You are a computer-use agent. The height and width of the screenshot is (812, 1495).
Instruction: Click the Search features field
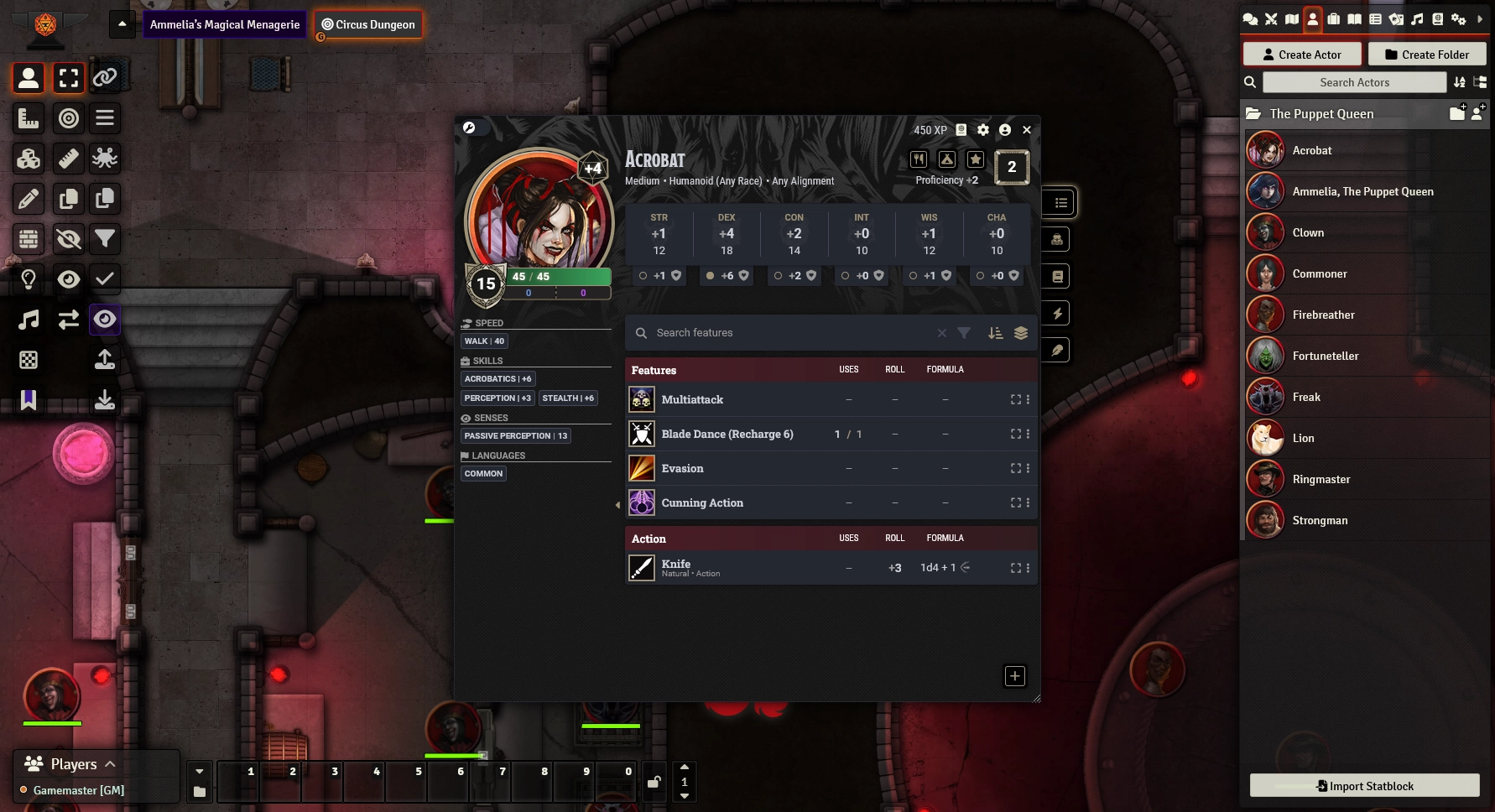789,333
